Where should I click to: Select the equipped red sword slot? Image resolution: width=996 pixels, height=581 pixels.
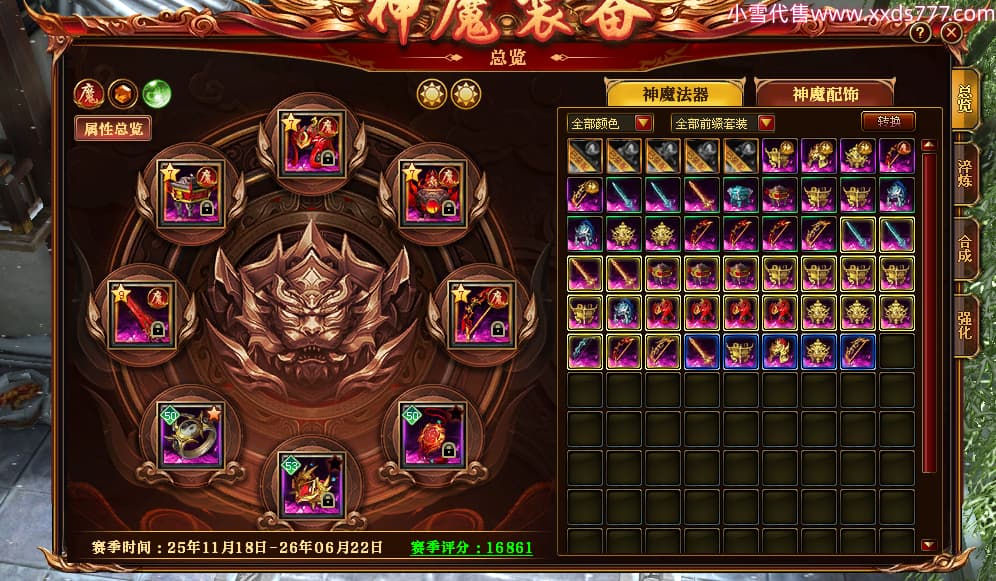tap(141, 315)
